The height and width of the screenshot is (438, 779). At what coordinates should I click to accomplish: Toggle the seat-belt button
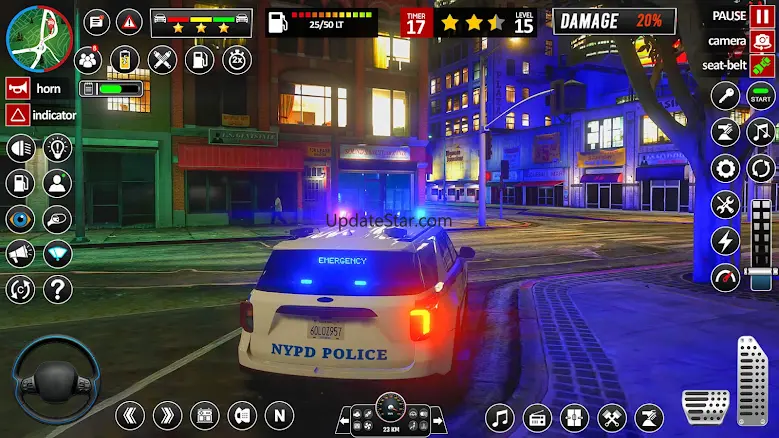(x=763, y=65)
